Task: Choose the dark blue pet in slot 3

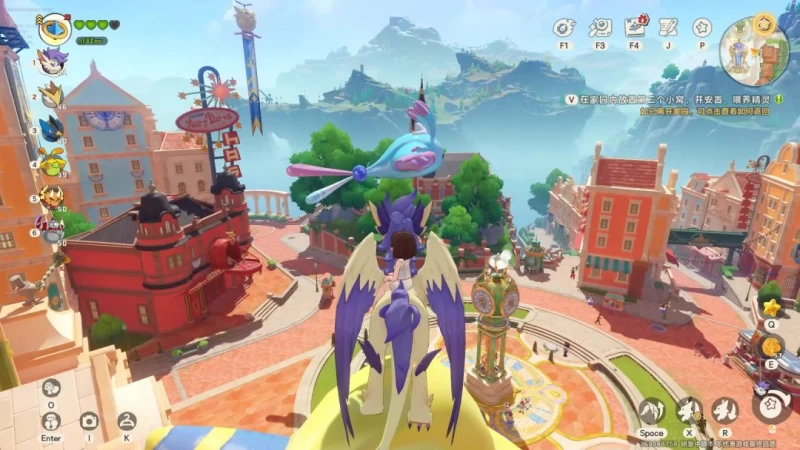Action: pos(51,127)
